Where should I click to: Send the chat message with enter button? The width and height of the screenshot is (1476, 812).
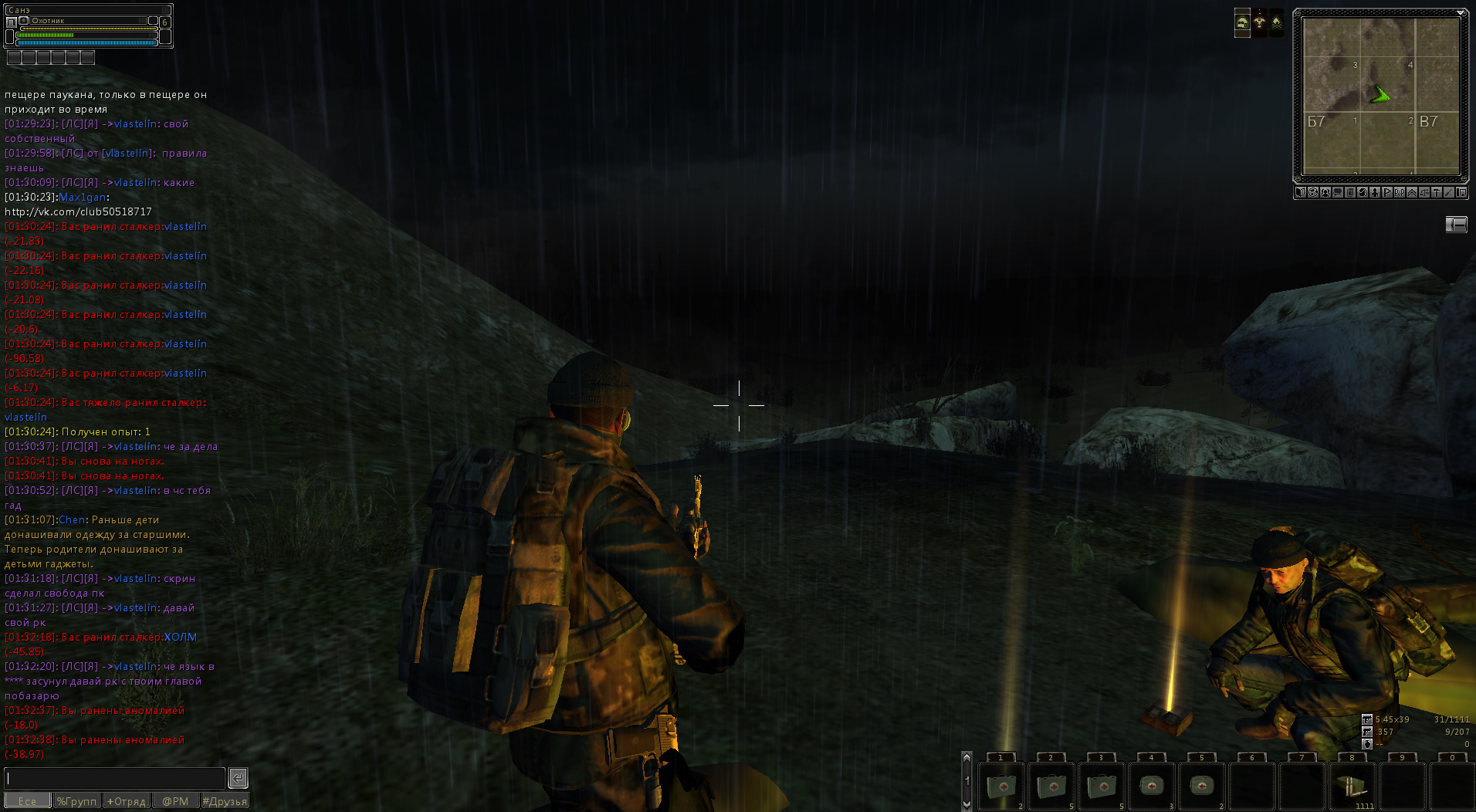(238, 778)
